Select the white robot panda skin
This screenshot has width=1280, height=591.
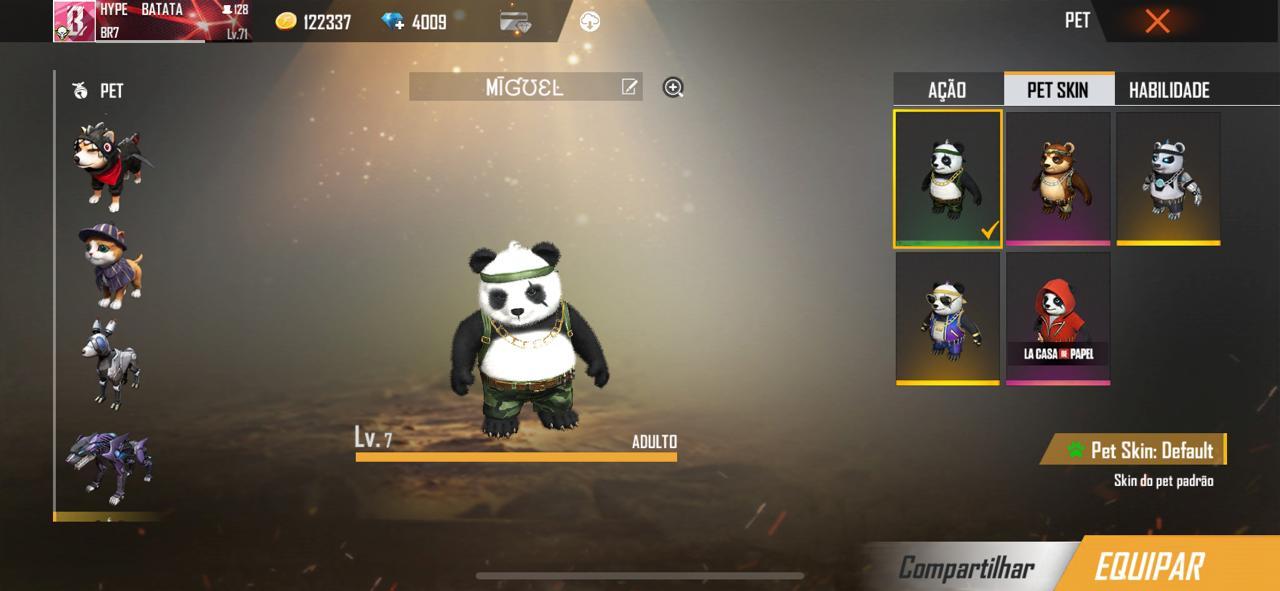(x=1168, y=178)
